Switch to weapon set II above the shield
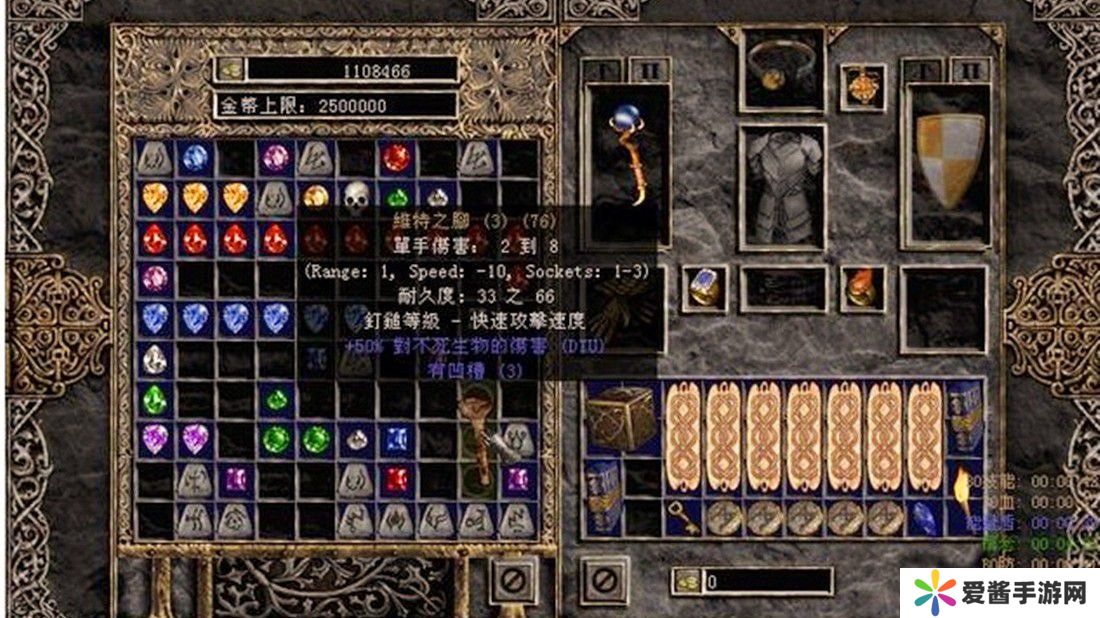Viewport: 1100px width, 618px height. click(968, 70)
